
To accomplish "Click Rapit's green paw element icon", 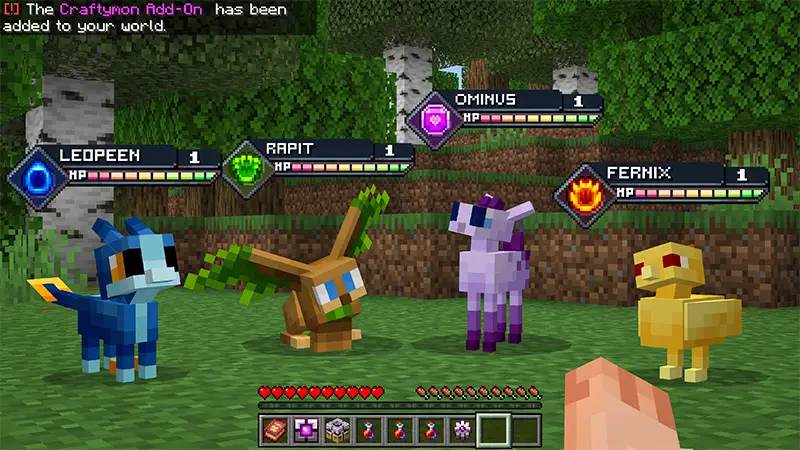I will 246,167.
